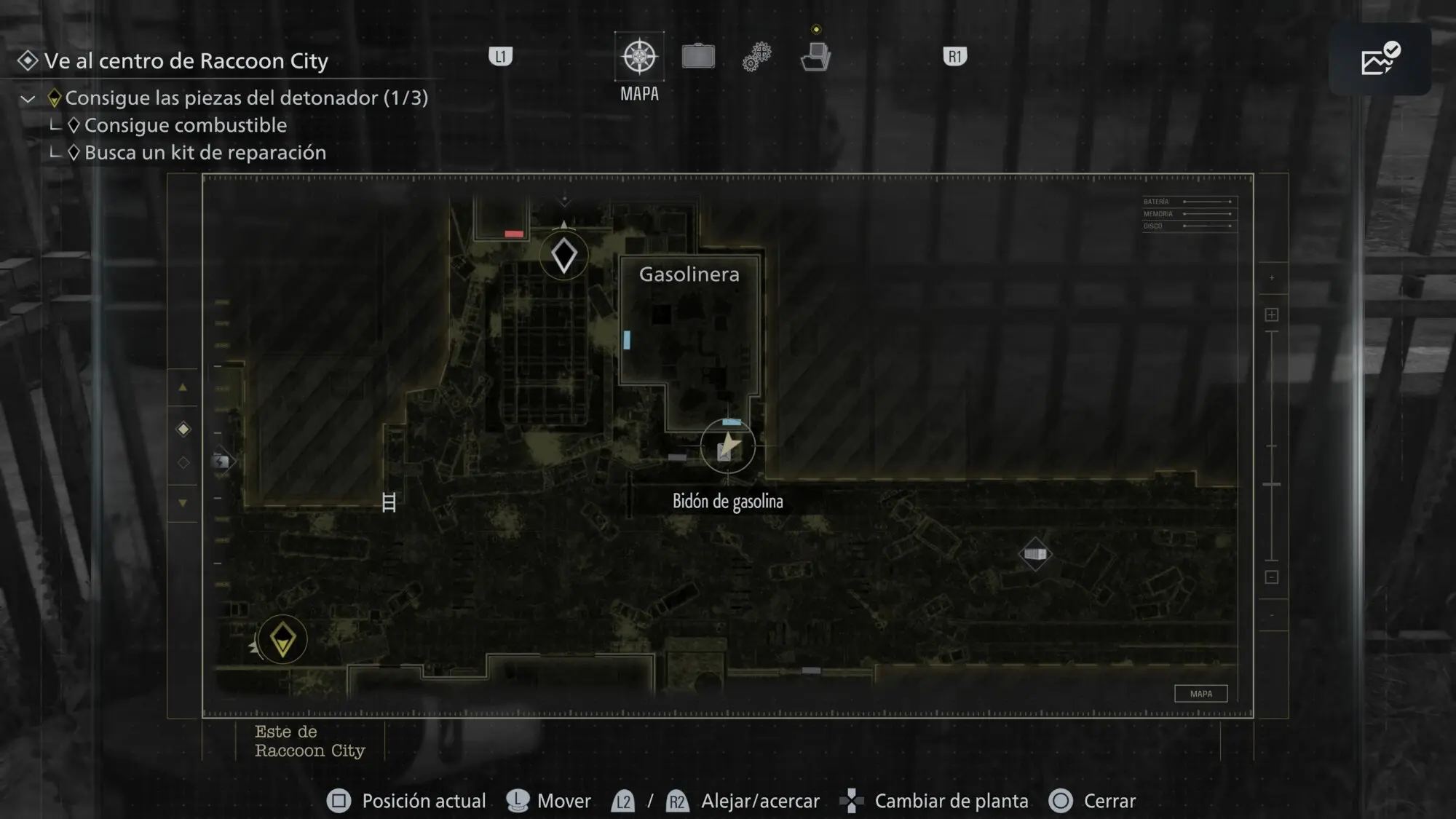
Task: Select the white diamond marker near Gasolinera
Action: [564, 256]
